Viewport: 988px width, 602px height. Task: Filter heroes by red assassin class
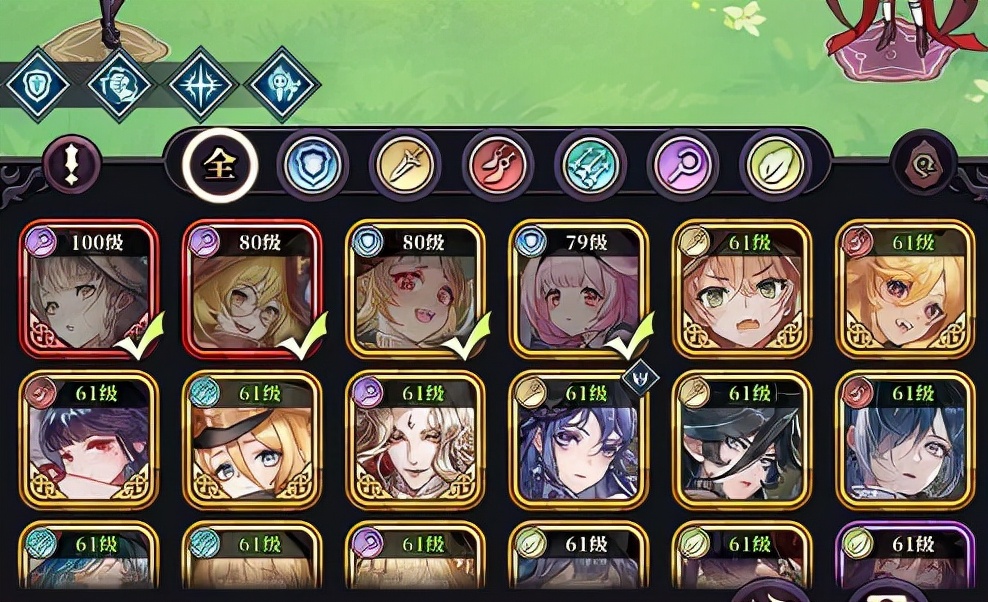tap(498, 166)
